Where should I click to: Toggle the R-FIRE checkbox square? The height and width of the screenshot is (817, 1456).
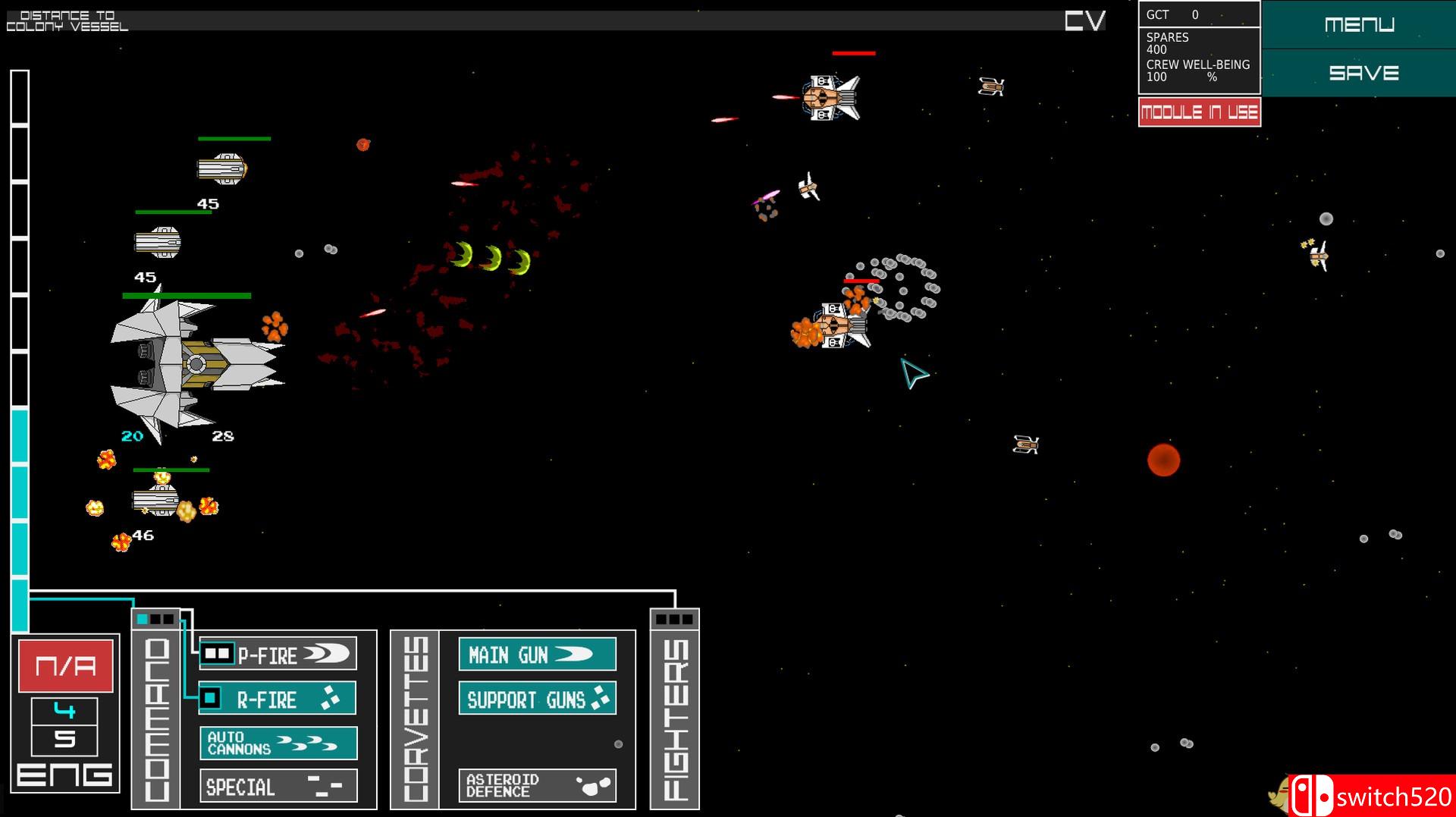[210, 698]
